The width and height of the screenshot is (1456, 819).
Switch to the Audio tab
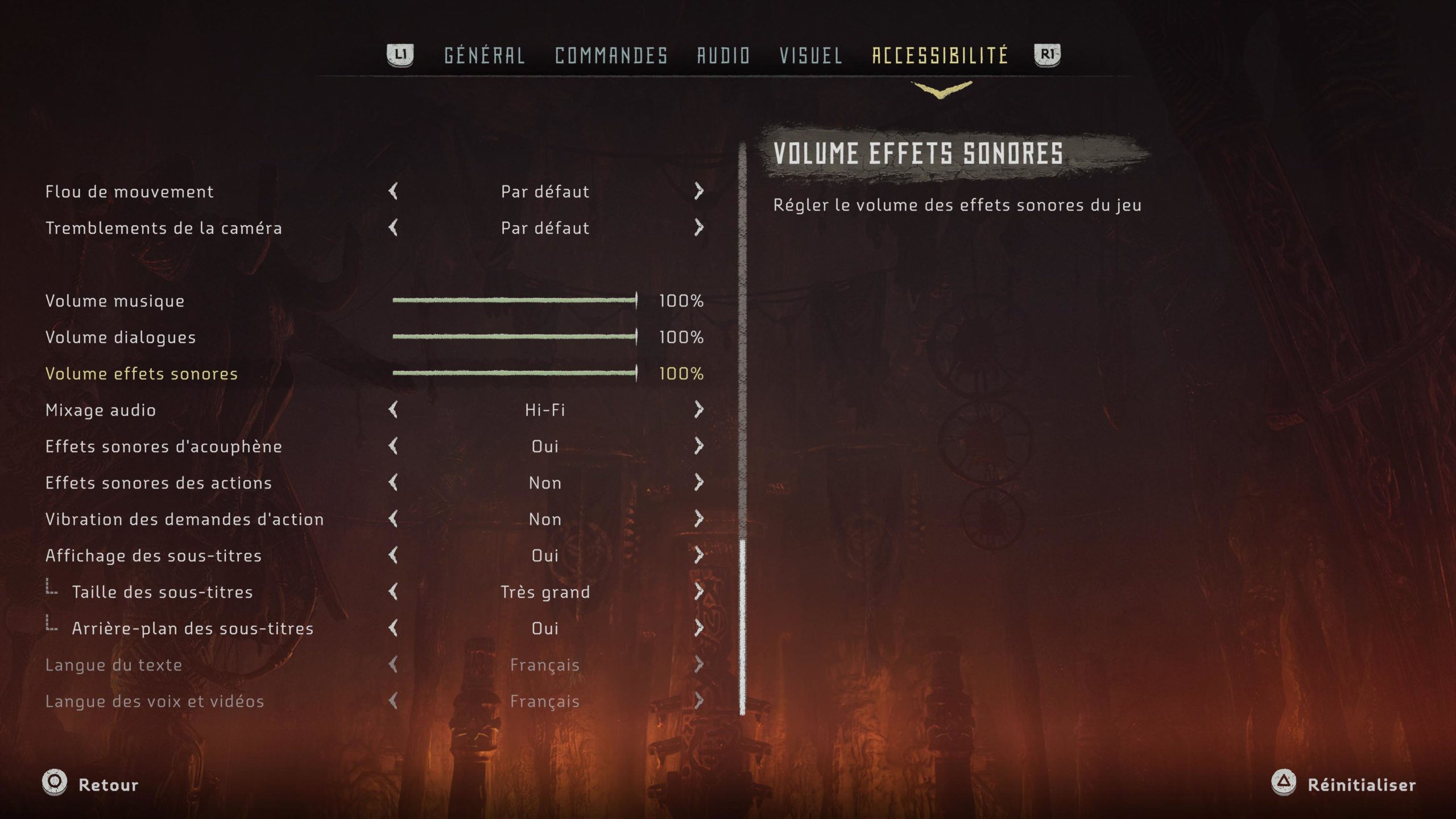click(x=723, y=56)
